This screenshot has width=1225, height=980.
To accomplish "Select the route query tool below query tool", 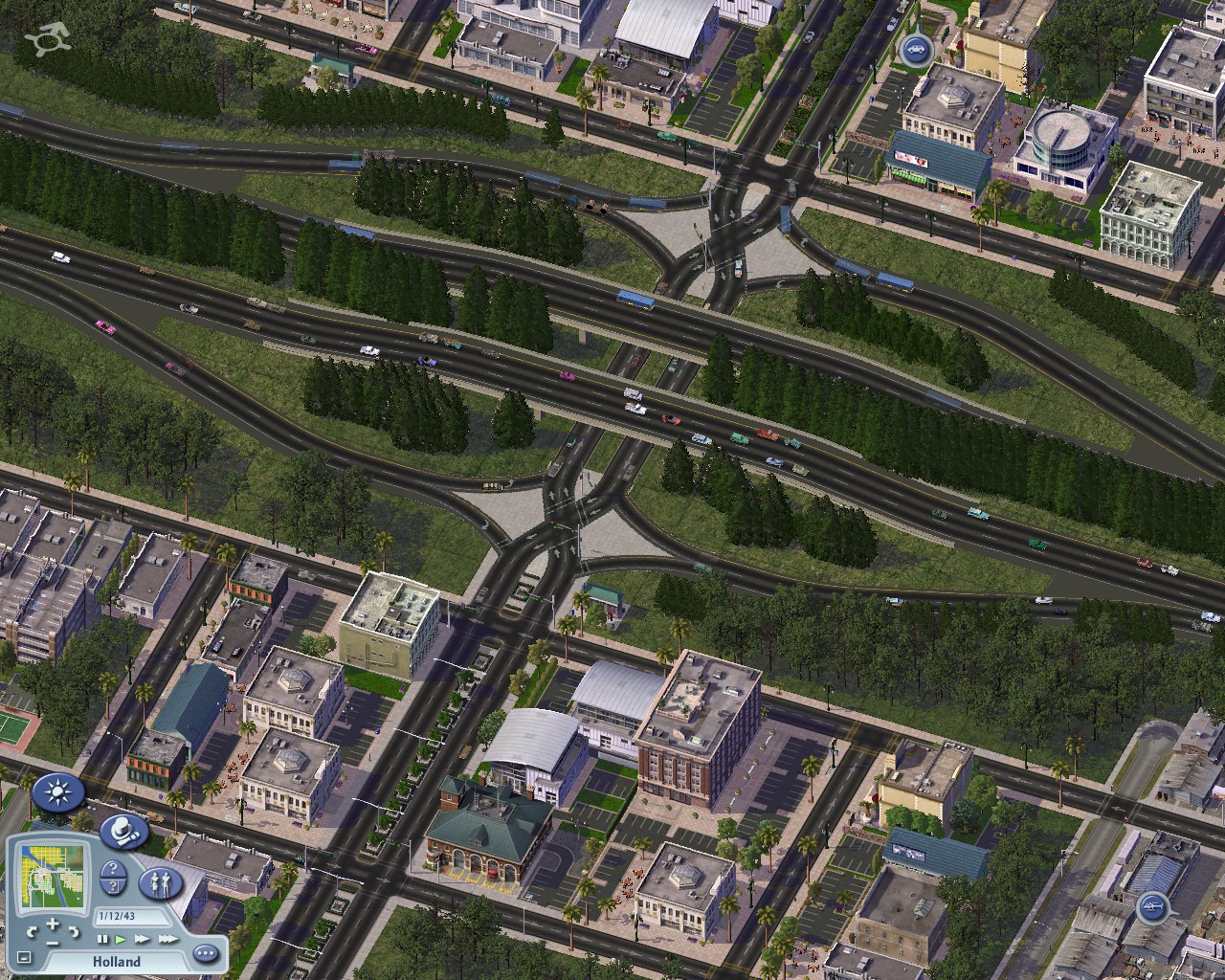I will (113, 888).
